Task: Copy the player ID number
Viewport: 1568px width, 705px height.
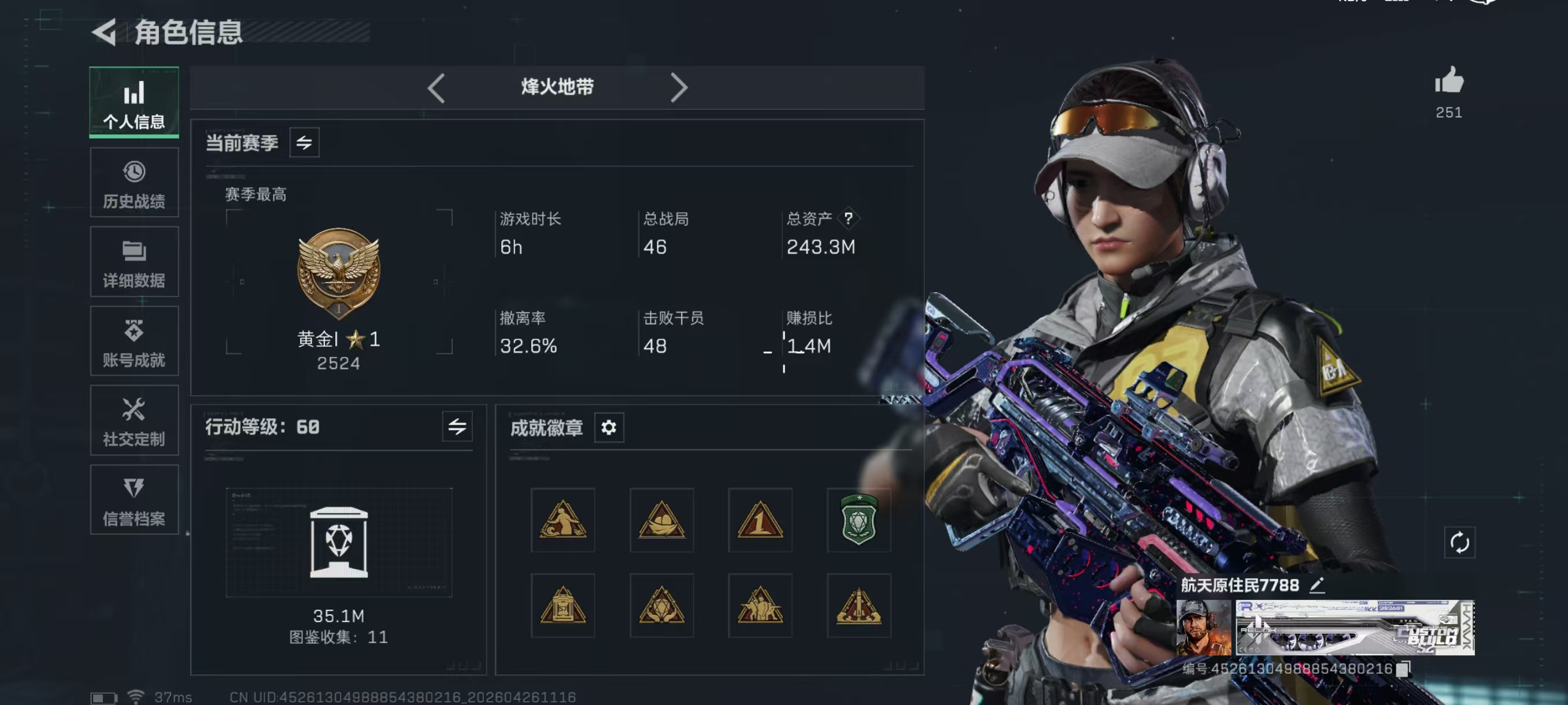Action: click(x=1403, y=670)
